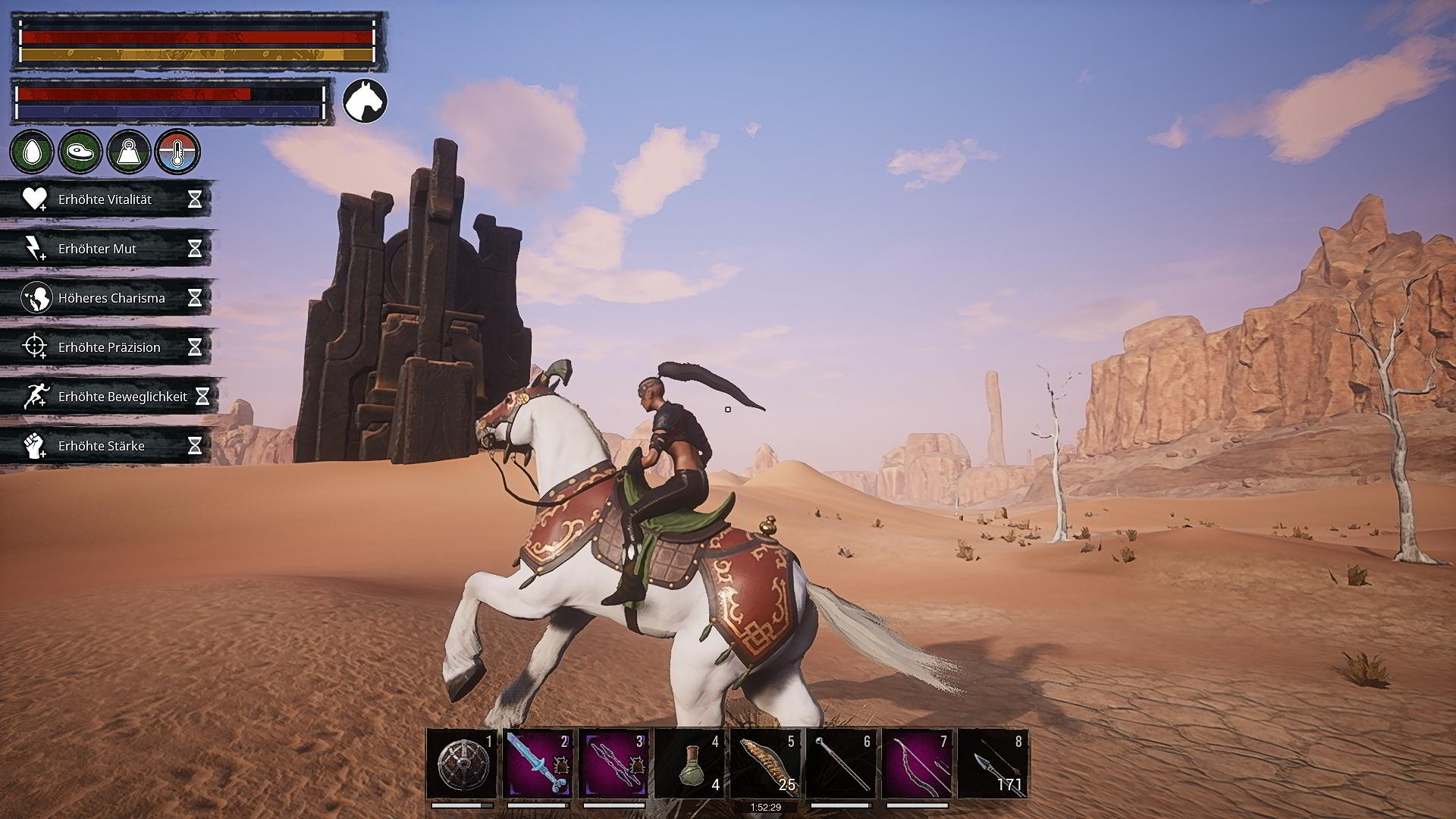
Task: Choose the arrow stack of 171
Action: click(993, 764)
